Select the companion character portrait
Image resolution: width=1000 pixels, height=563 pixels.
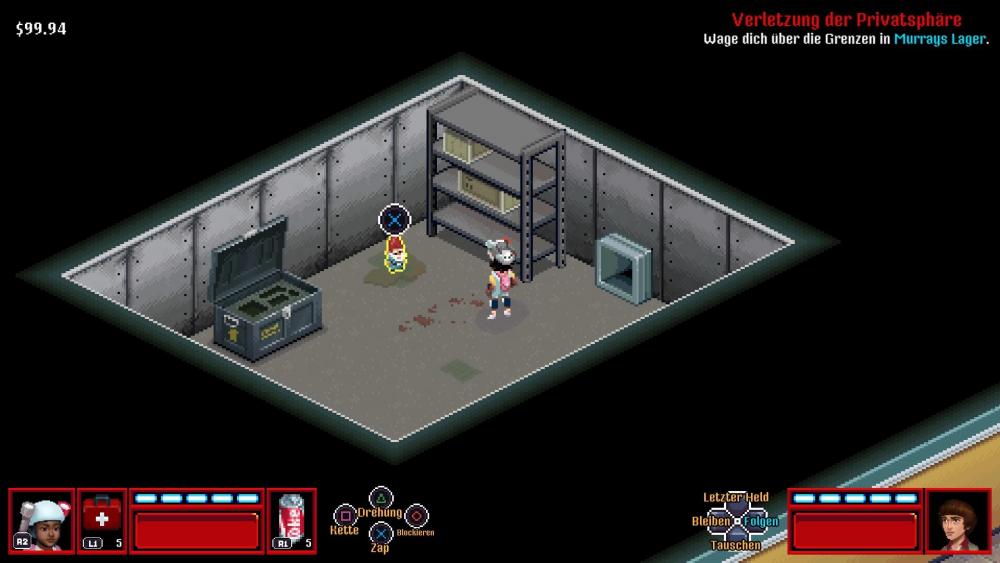click(x=958, y=521)
